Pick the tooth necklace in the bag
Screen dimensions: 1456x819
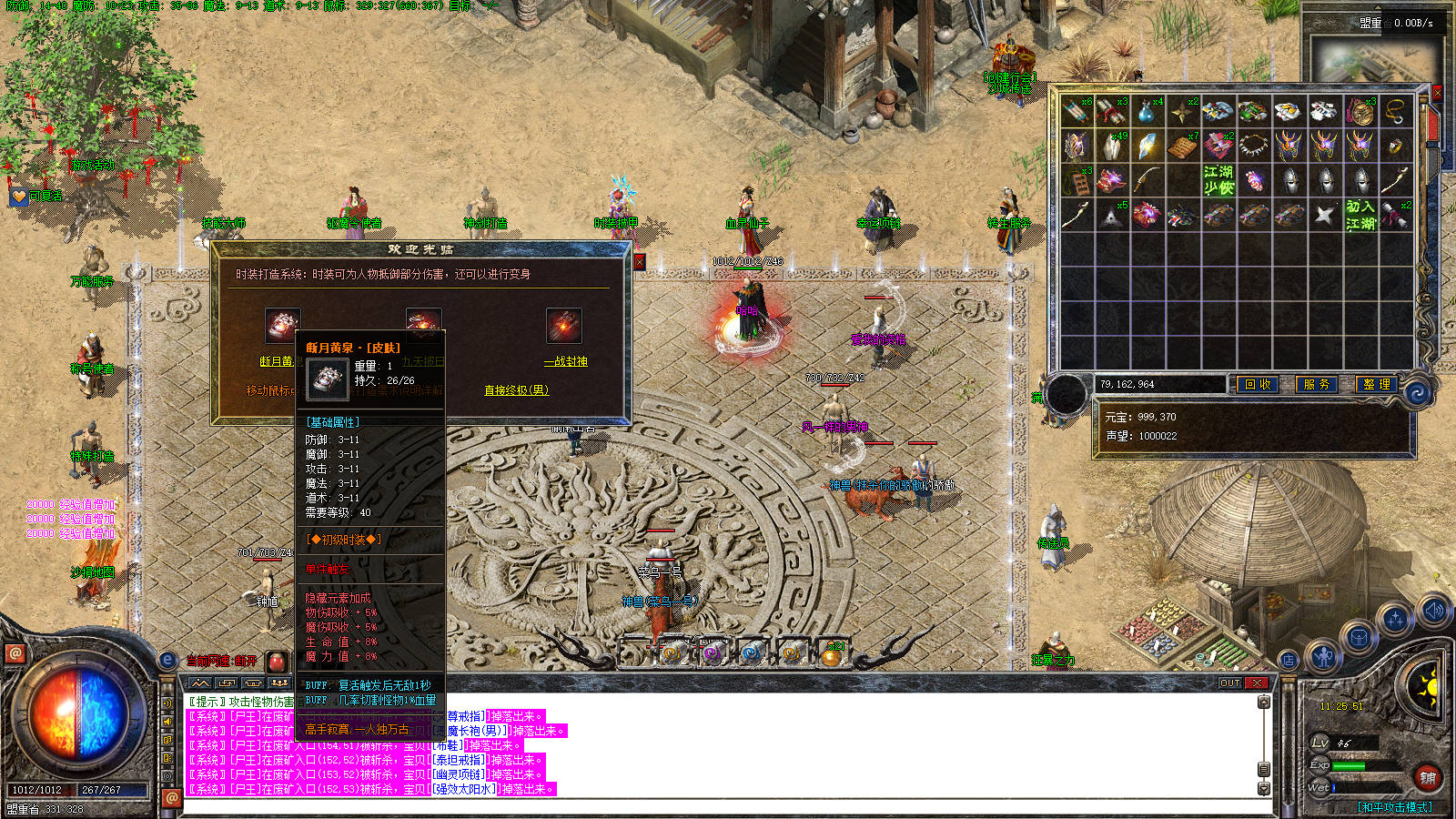pyautogui.click(x=1253, y=146)
